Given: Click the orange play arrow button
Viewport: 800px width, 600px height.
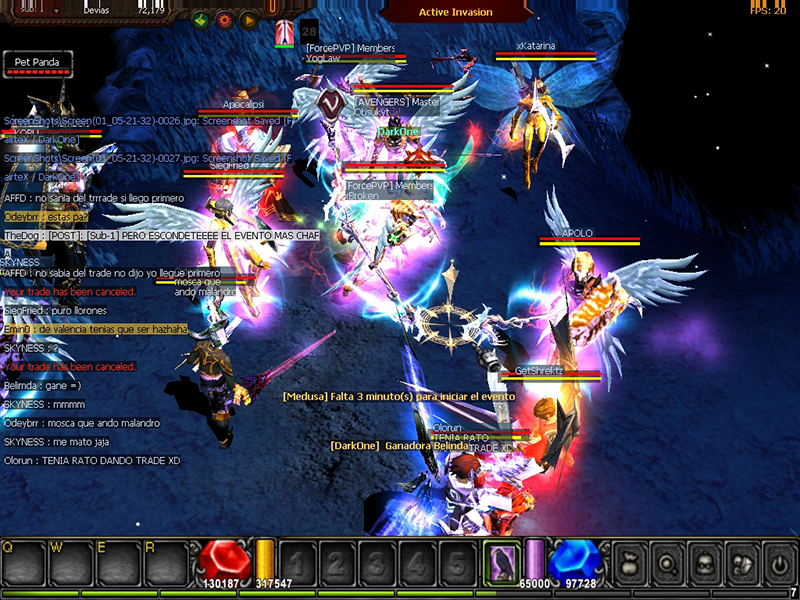Looking at the screenshot, I should pos(247,19).
